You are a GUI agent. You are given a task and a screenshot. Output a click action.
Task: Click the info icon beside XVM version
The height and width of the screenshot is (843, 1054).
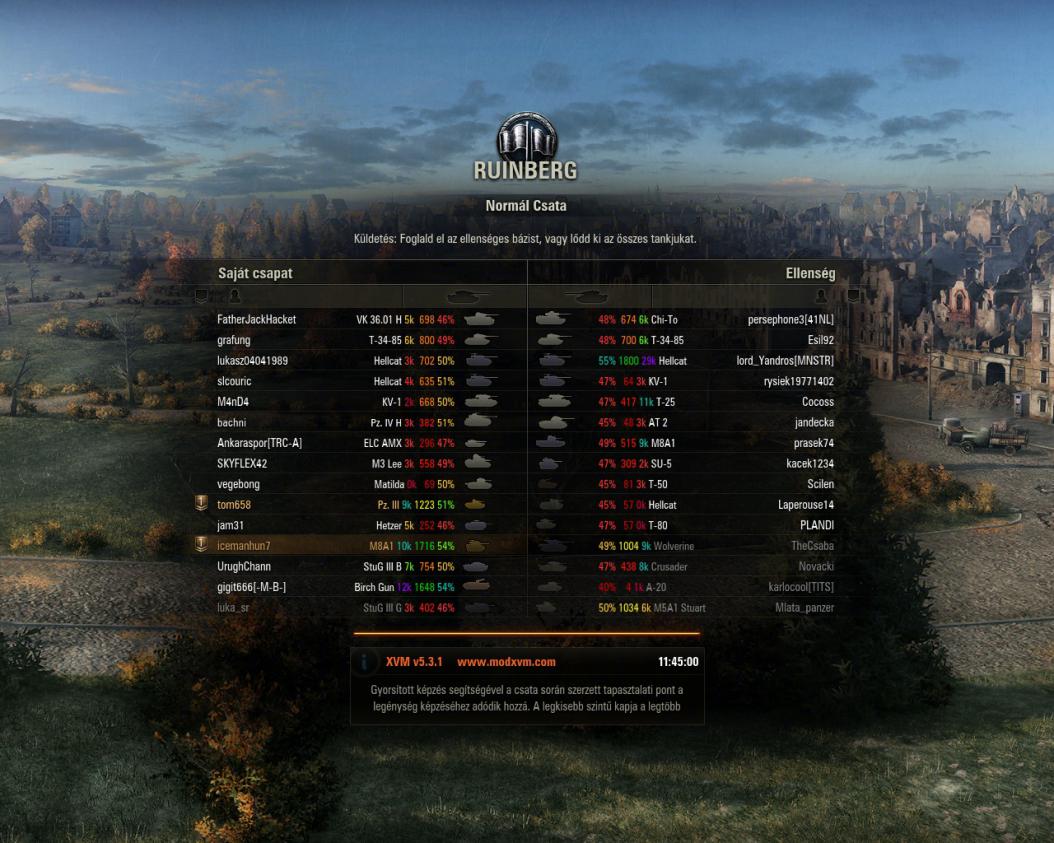[x=366, y=662]
